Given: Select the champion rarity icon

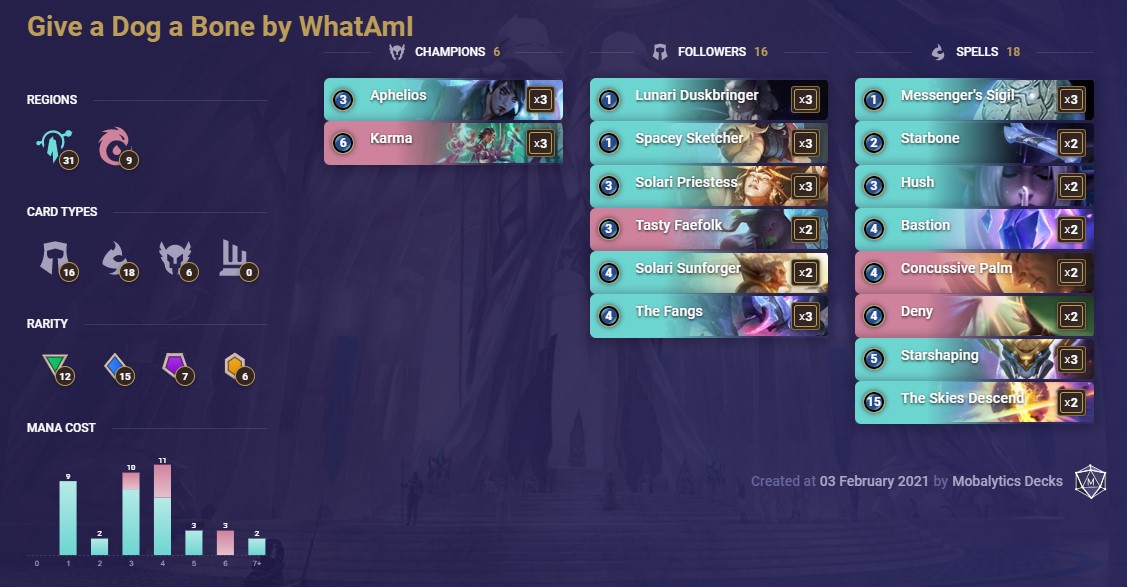Looking at the screenshot, I should point(234,368).
